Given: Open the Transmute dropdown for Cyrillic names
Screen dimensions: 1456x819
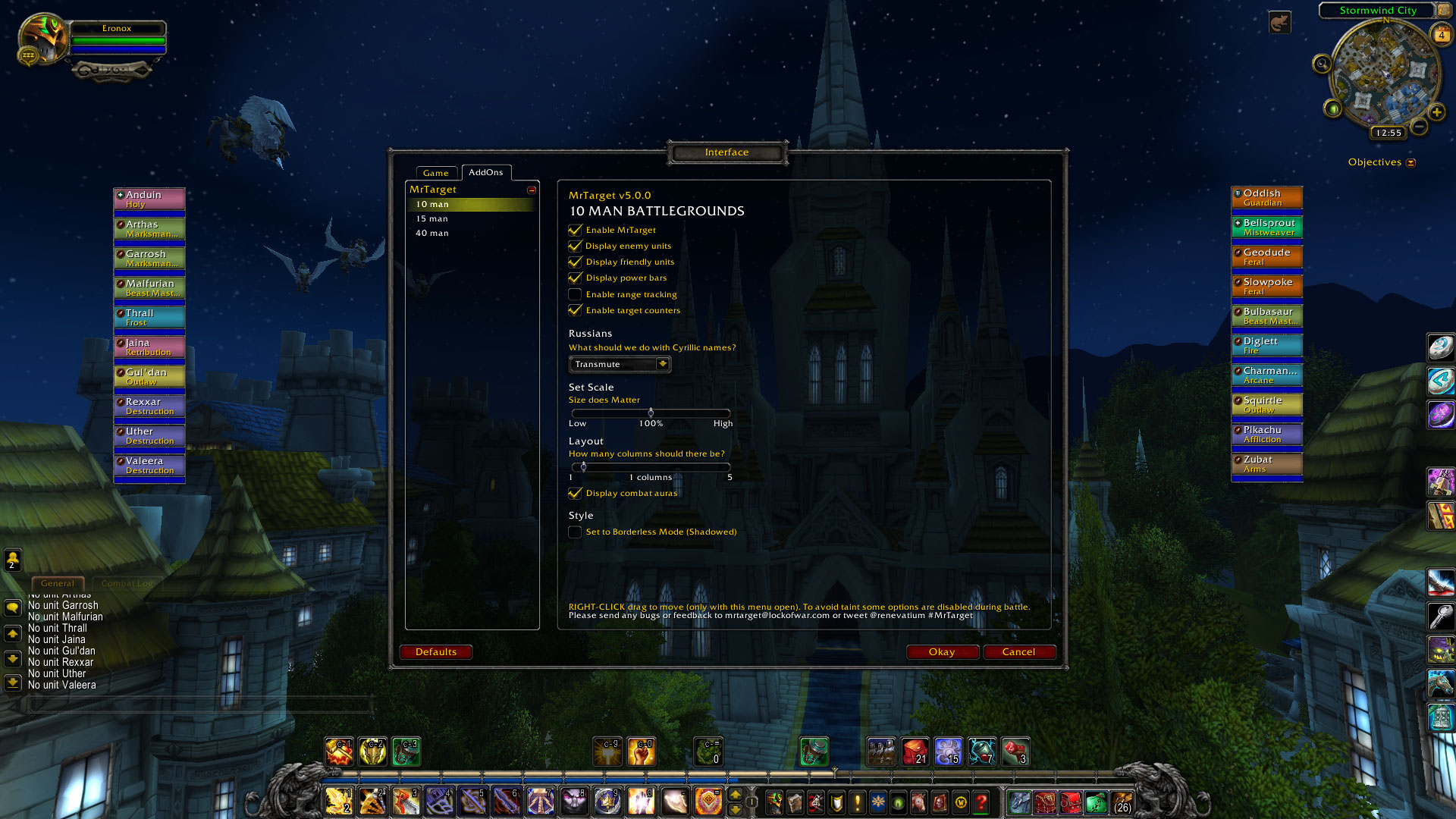Looking at the screenshot, I should 662,364.
